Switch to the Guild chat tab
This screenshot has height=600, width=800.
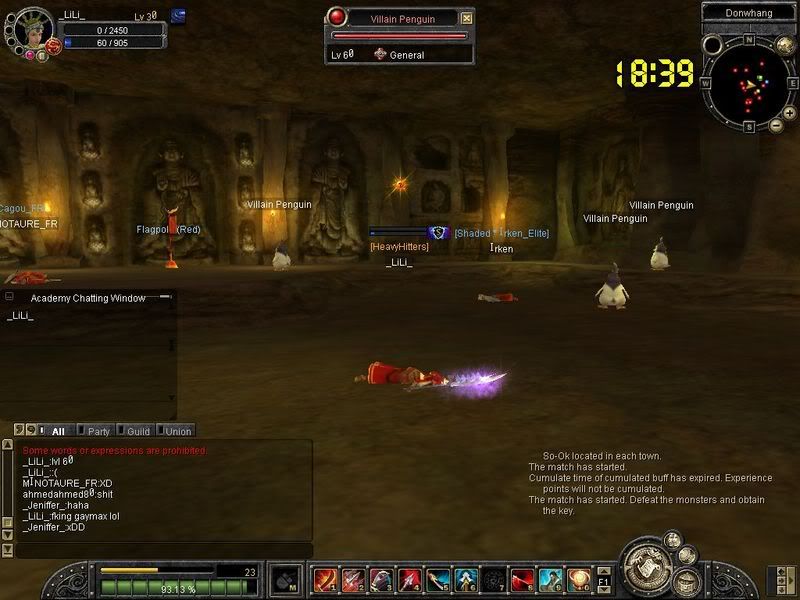(138, 431)
